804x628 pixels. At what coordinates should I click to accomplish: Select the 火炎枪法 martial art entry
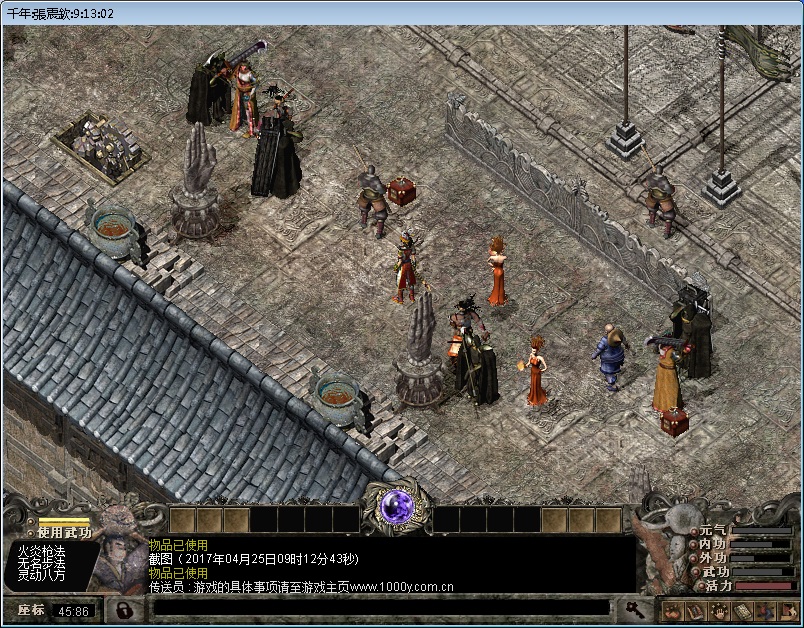click(x=41, y=551)
